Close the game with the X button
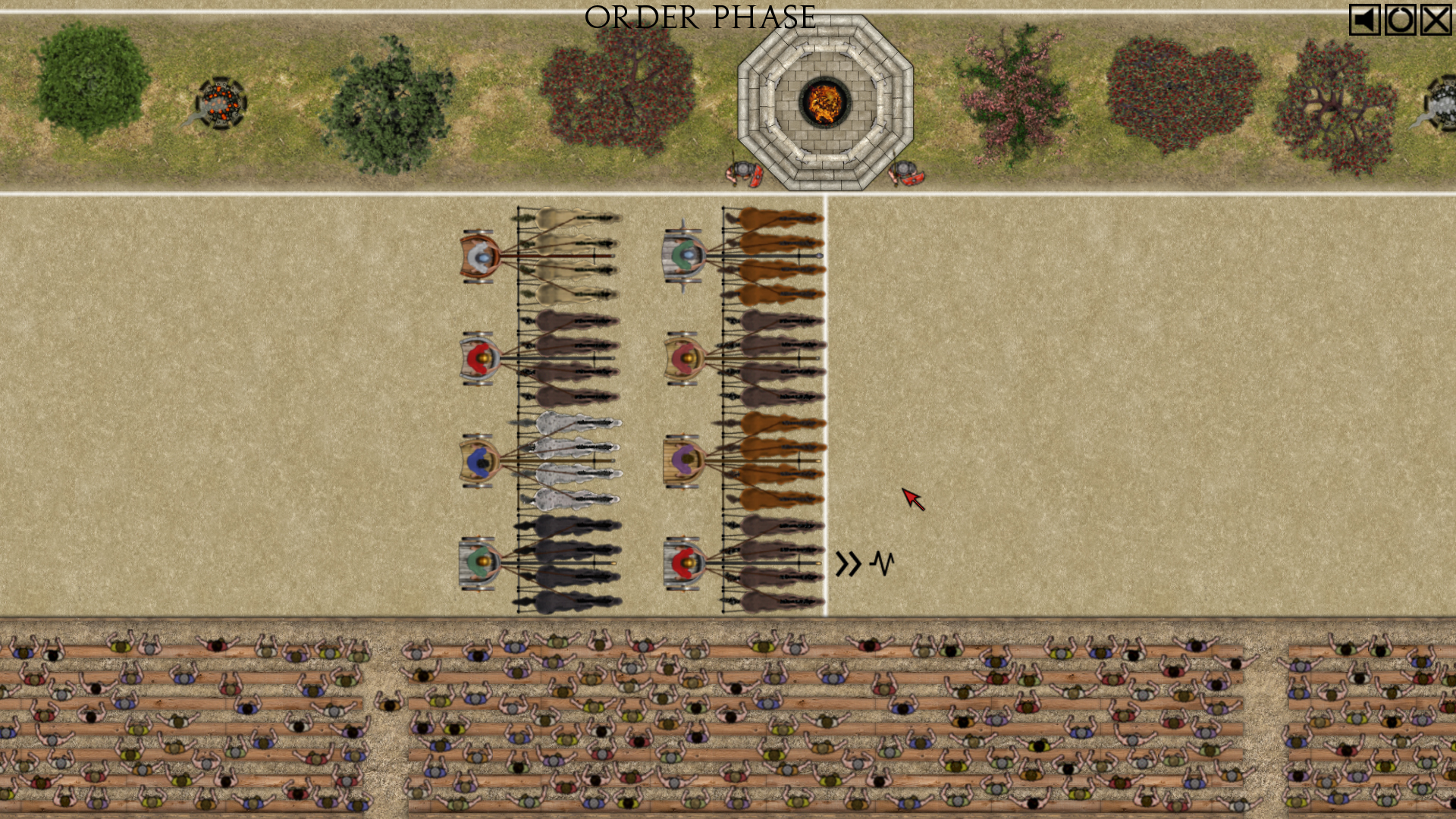Image resolution: width=1456 pixels, height=819 pixels. coord(1436,20)
